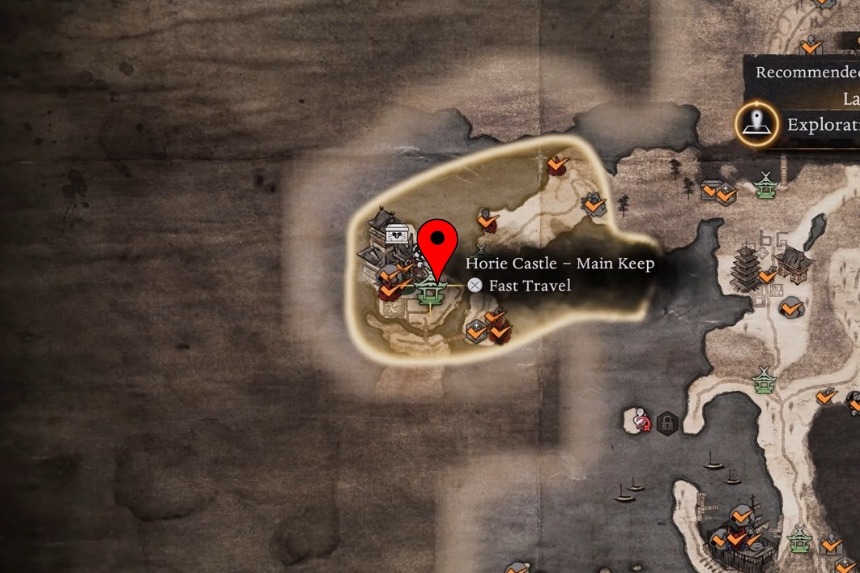Select the Horie Castle Main Keep shrine marker
860x573 pixels.
433,290
